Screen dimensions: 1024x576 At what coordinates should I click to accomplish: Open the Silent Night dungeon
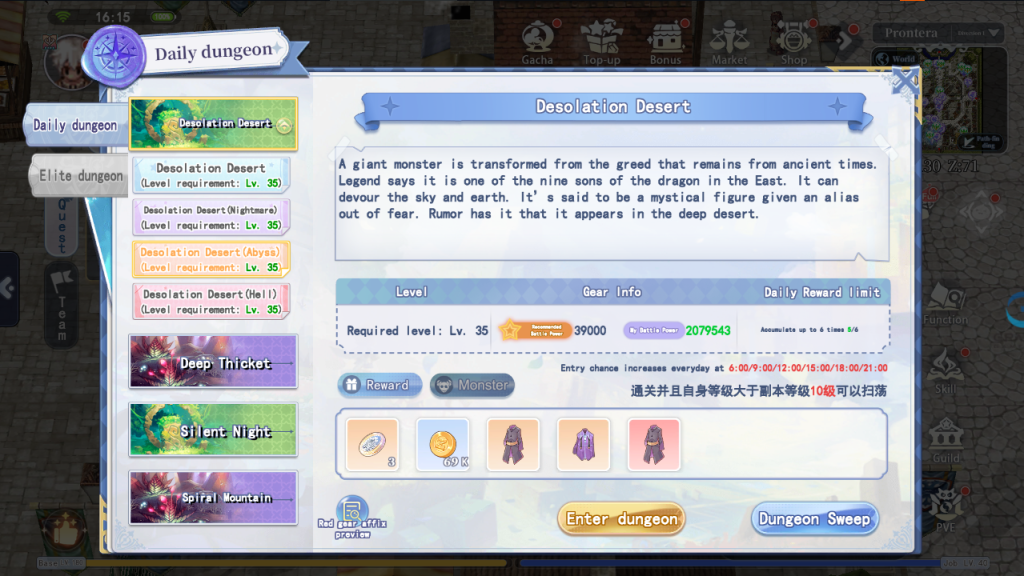click(213, 431)
